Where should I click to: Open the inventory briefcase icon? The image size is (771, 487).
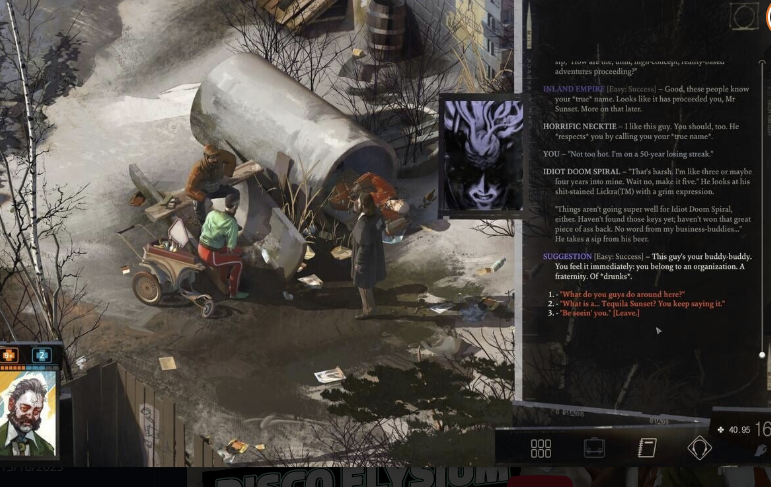point(594,448)
